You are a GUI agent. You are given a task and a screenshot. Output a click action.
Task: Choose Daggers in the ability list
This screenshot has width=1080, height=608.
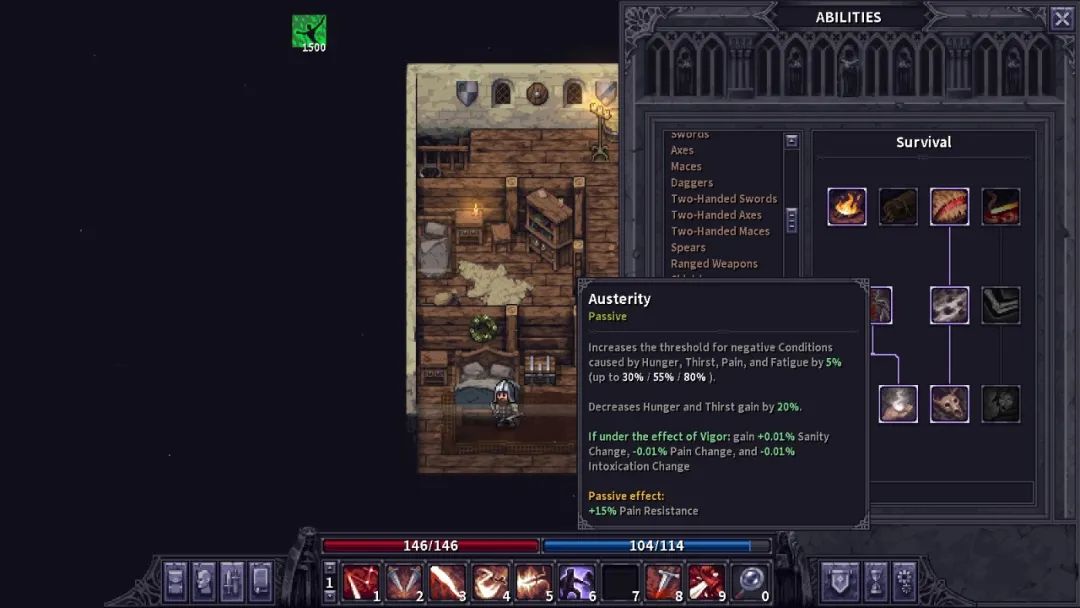(x=692, y=183)
